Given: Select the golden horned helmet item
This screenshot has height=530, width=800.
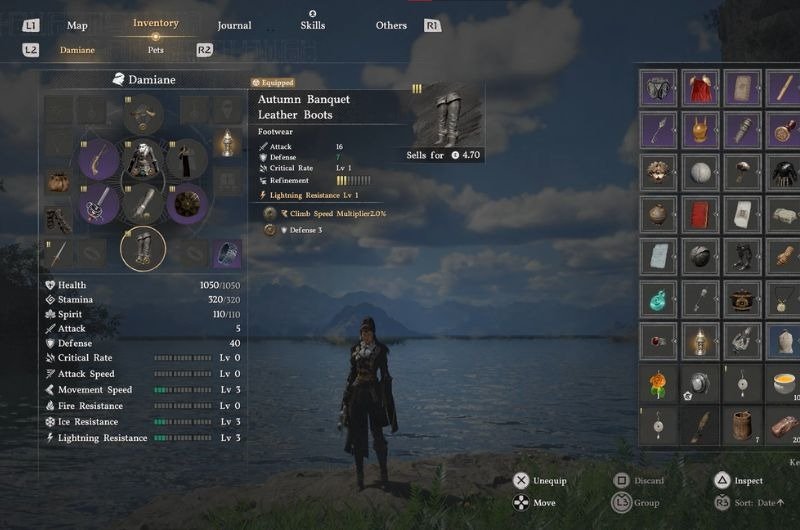Looking at the screenshot, I should point(700,130).
